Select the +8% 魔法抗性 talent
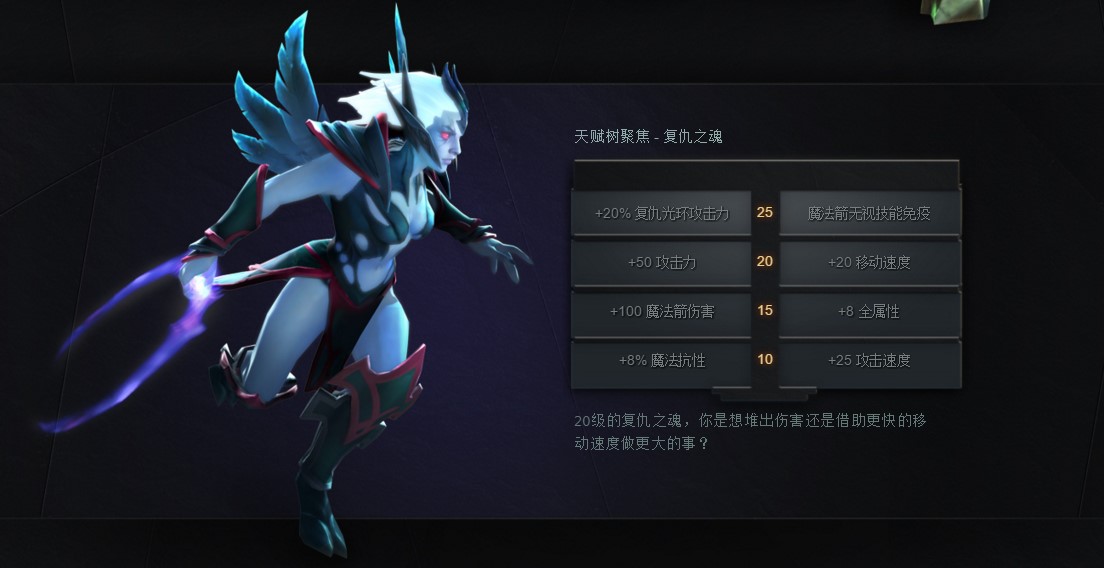 click(x=661, y=360)
